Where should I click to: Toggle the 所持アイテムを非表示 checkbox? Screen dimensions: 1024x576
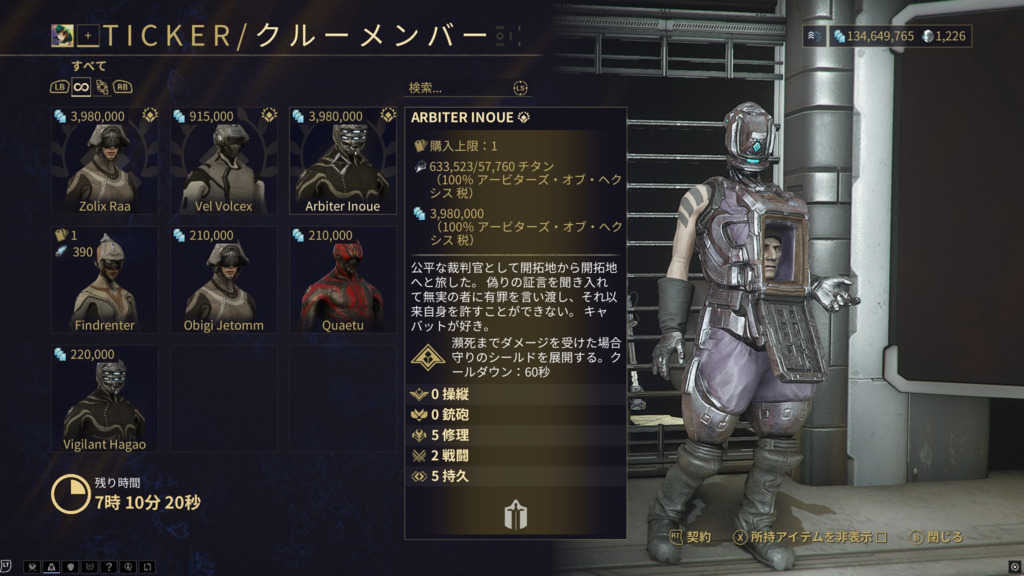881,537
